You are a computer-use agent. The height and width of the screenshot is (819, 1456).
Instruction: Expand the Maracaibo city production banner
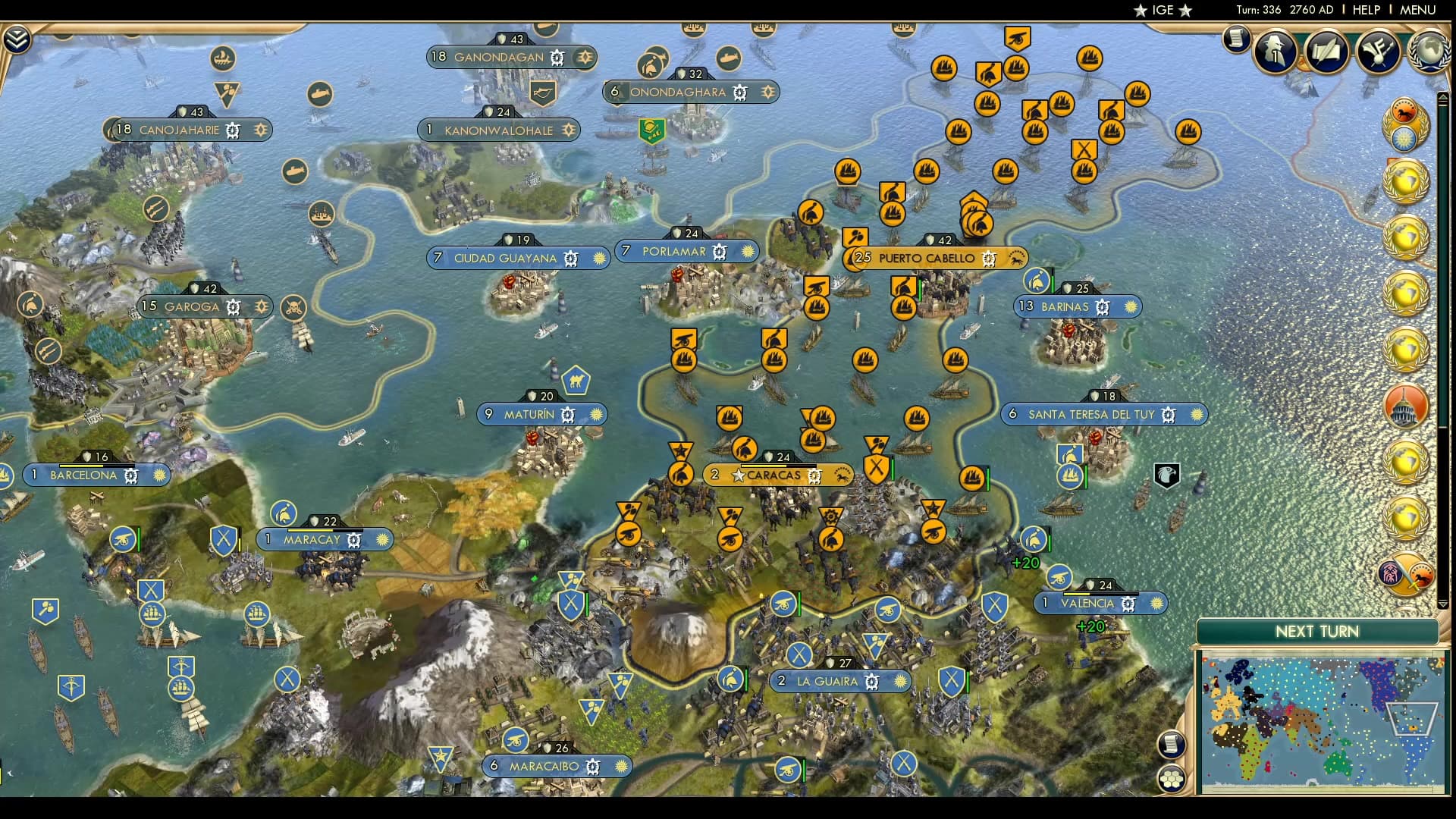coord(559,767)
